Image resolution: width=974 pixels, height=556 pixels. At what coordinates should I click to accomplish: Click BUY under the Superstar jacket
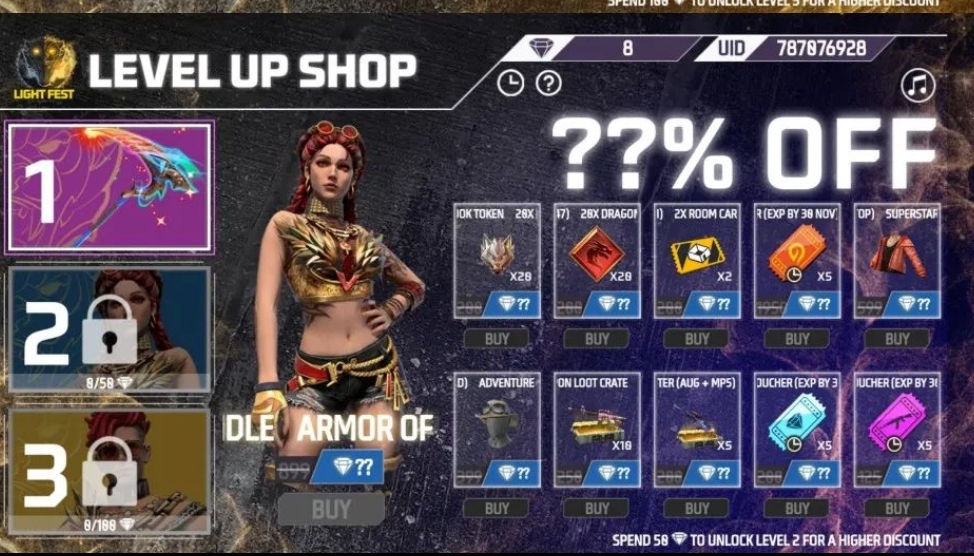click(x=897, y=339)
